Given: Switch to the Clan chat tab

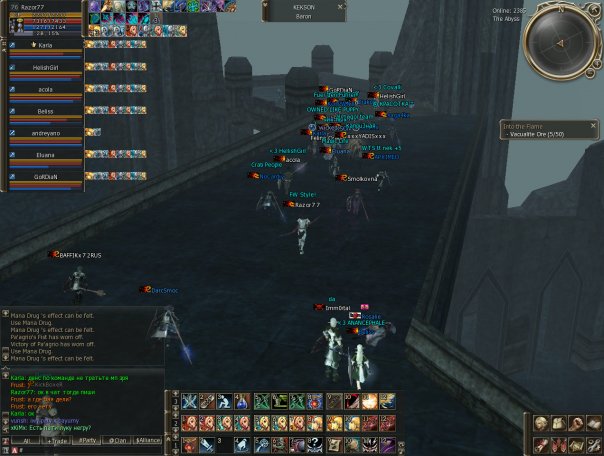Looking at the screenshot, I should pos(118,440).
